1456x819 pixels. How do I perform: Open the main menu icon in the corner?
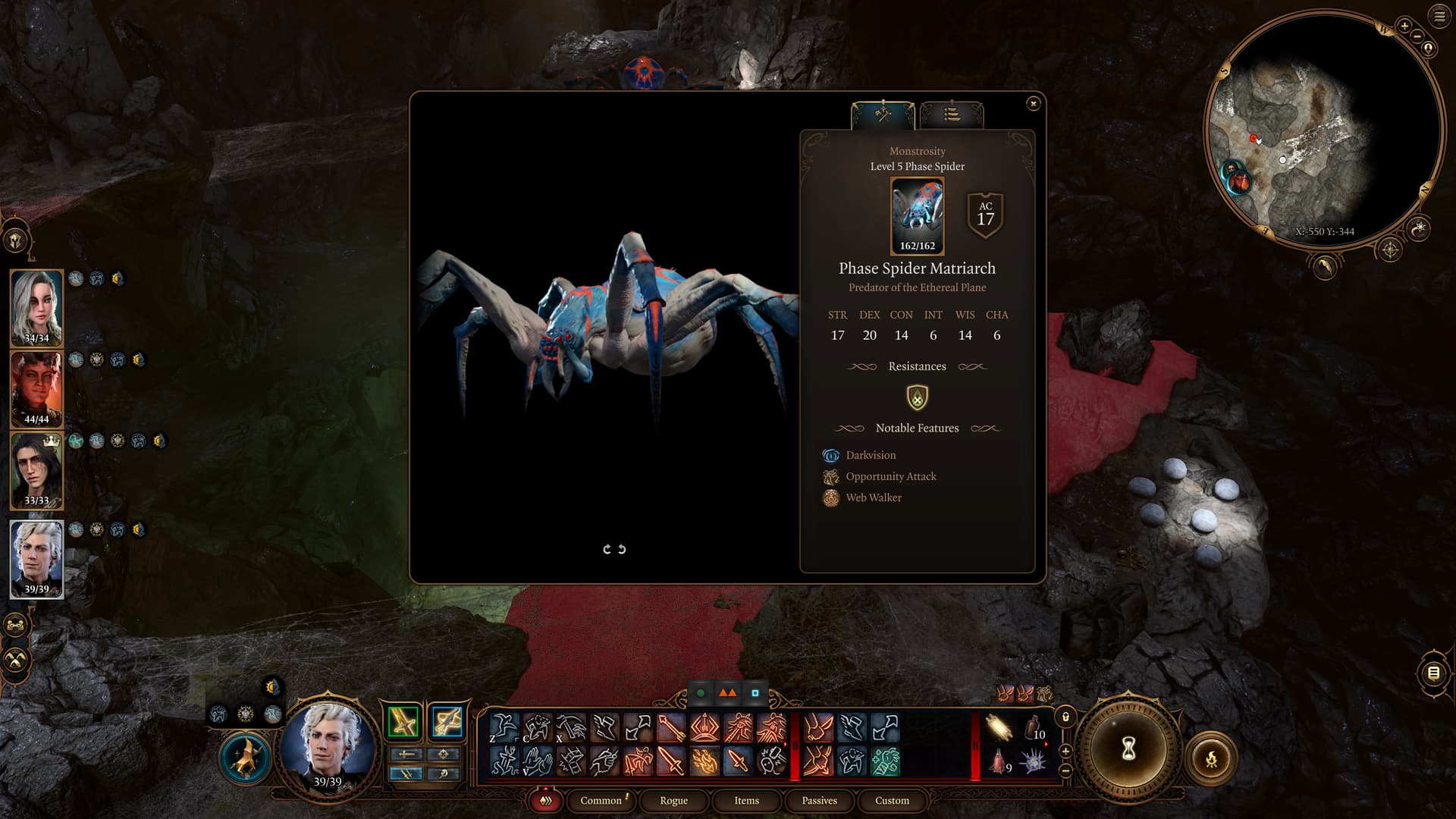coord(1439,17)
